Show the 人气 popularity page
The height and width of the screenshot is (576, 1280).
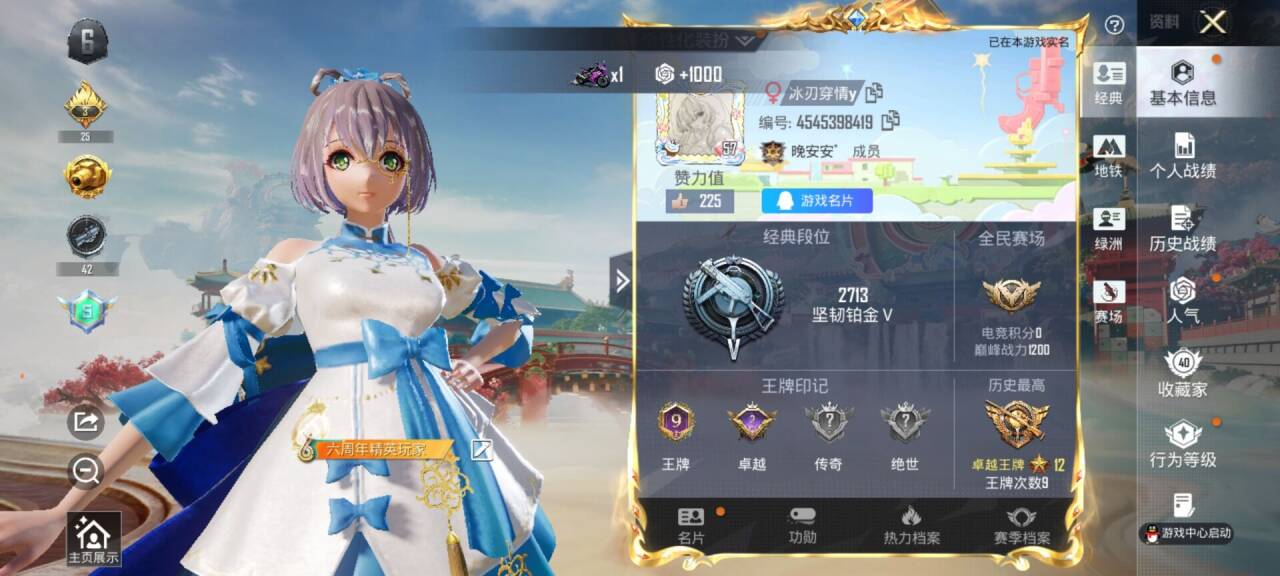tap(1182, 301)
